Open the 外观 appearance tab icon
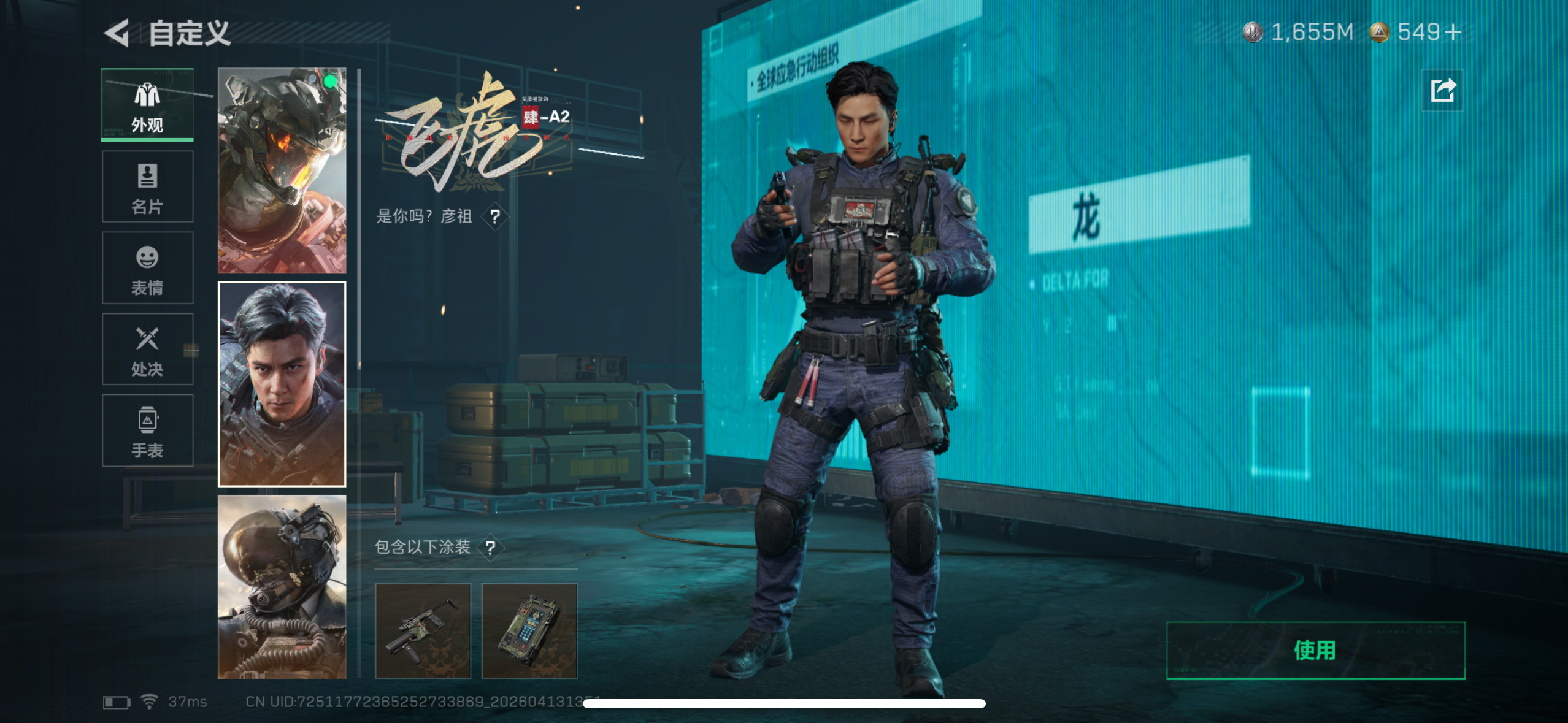1568x723 pixels. (x=147, y=105)
